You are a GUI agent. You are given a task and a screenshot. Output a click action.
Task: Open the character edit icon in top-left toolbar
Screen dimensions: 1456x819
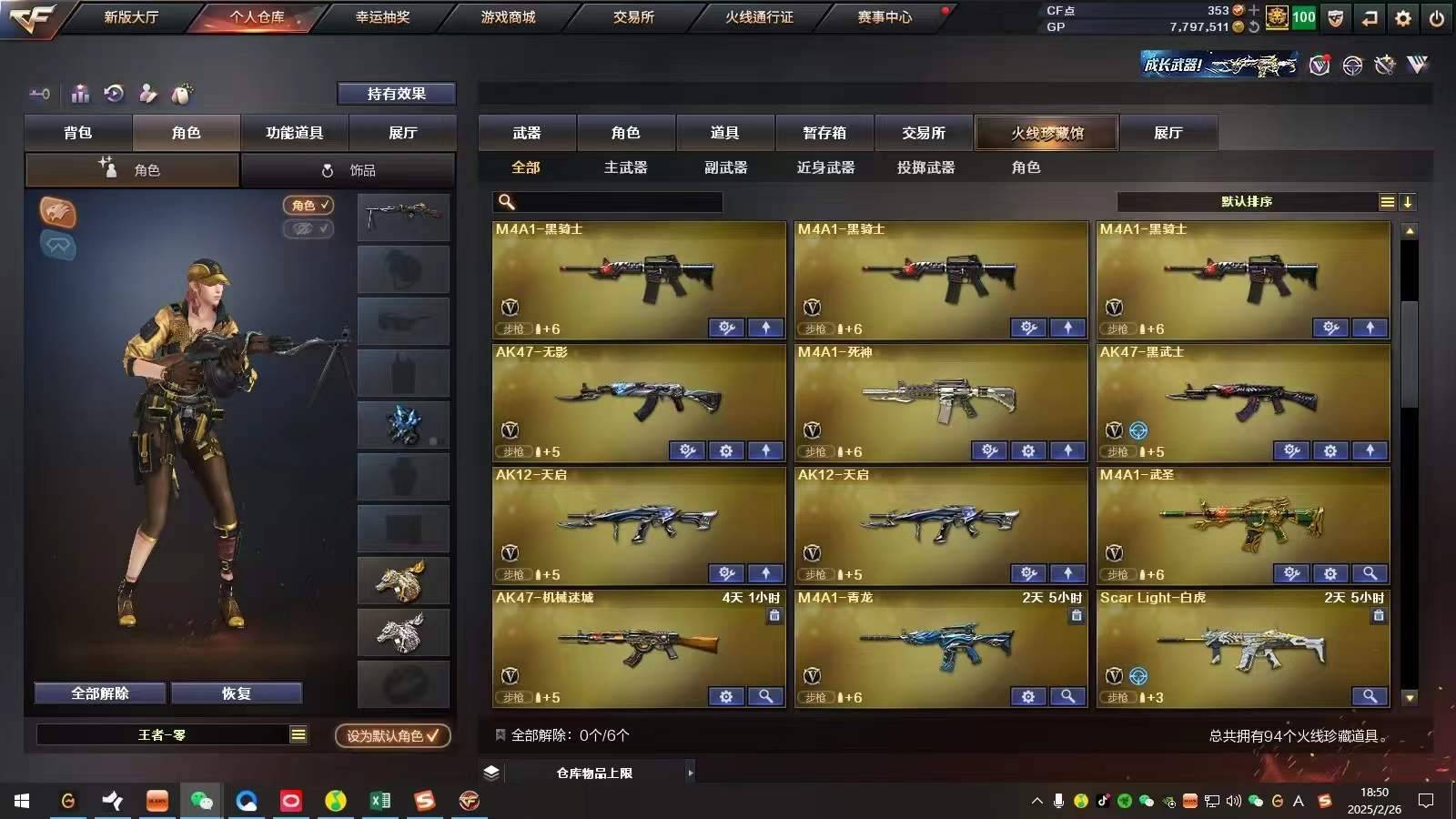coord(146,94)
